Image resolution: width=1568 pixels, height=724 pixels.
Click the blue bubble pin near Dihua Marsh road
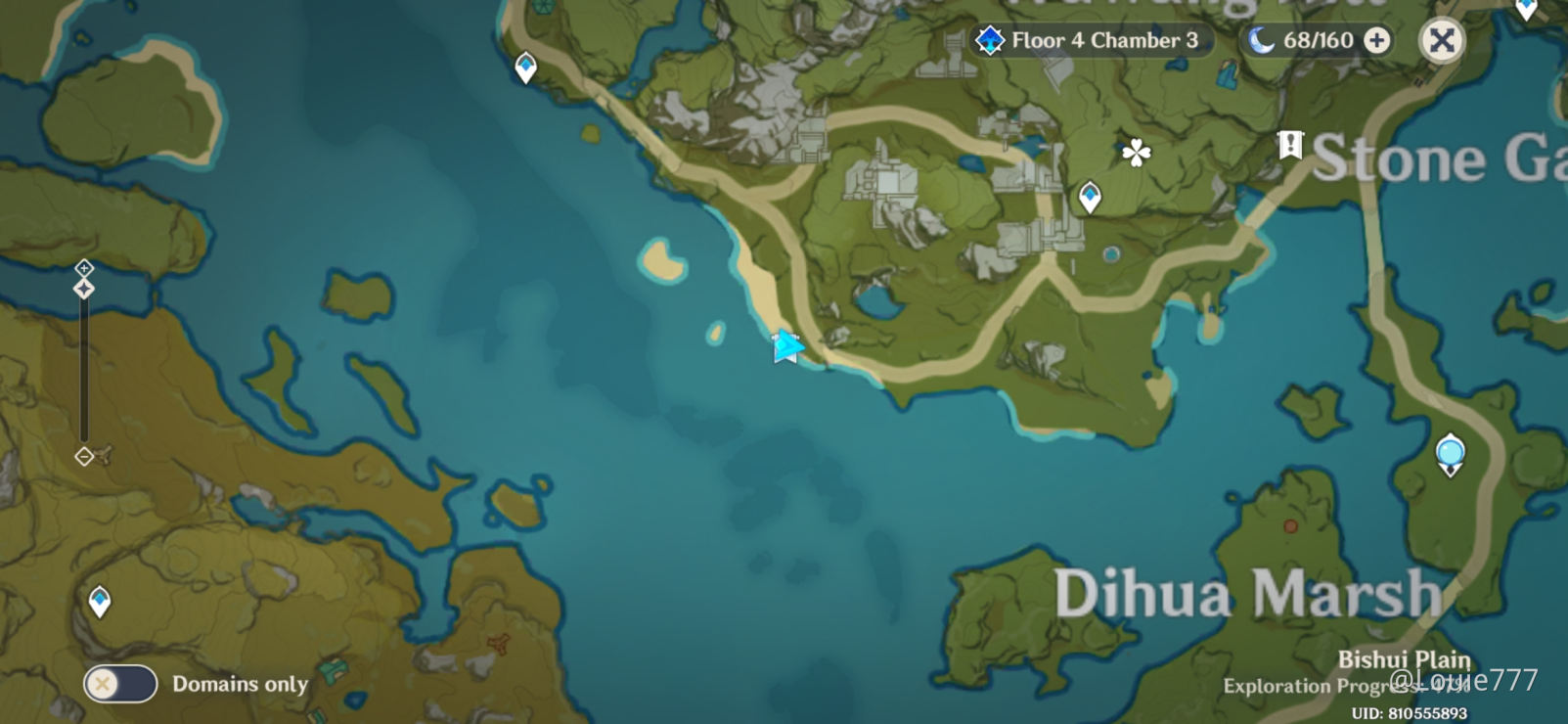(x=1449, y=453)
